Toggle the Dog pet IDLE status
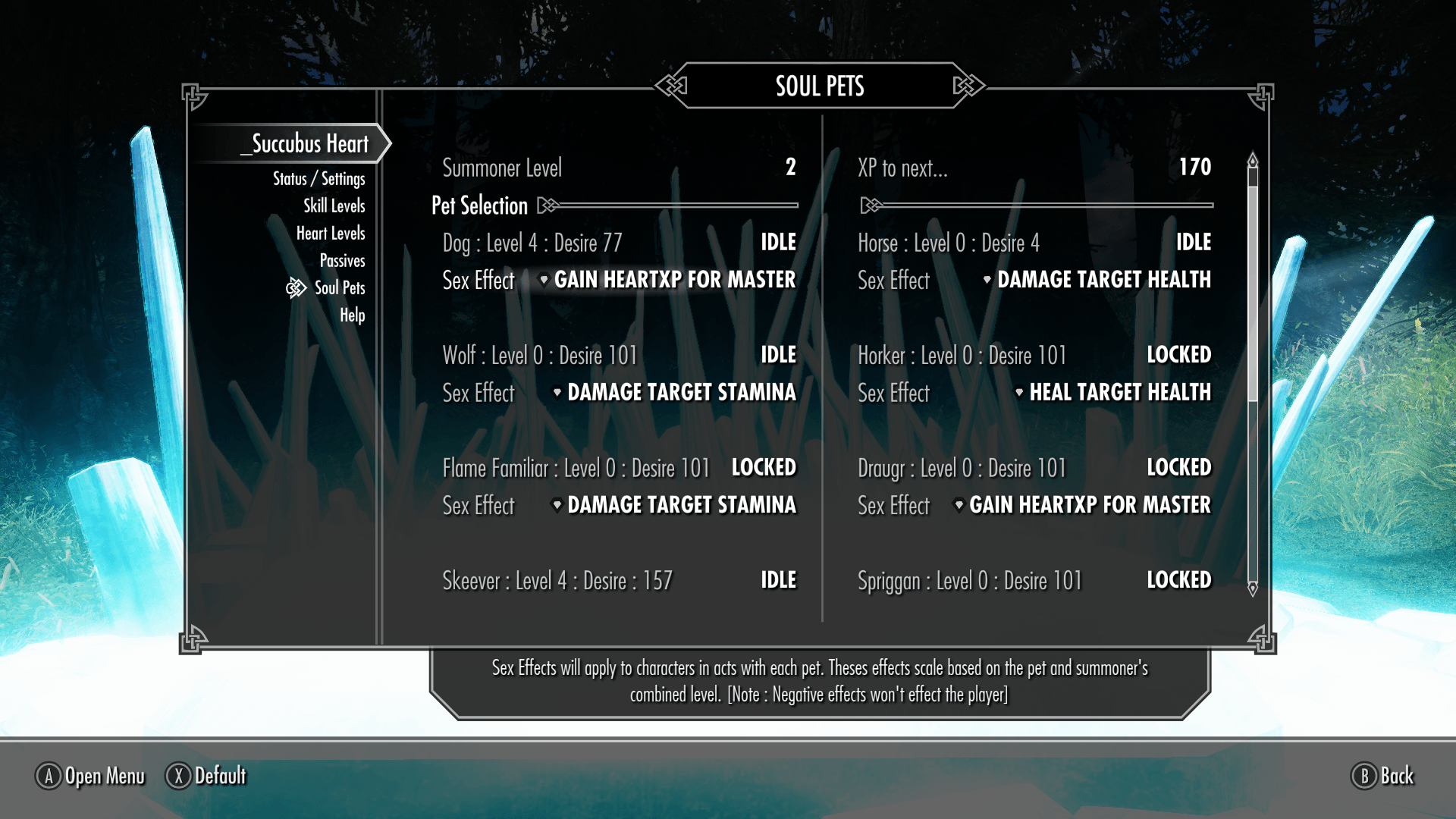This screenshot has width=1456, height=819. click(x=778, y=243)
